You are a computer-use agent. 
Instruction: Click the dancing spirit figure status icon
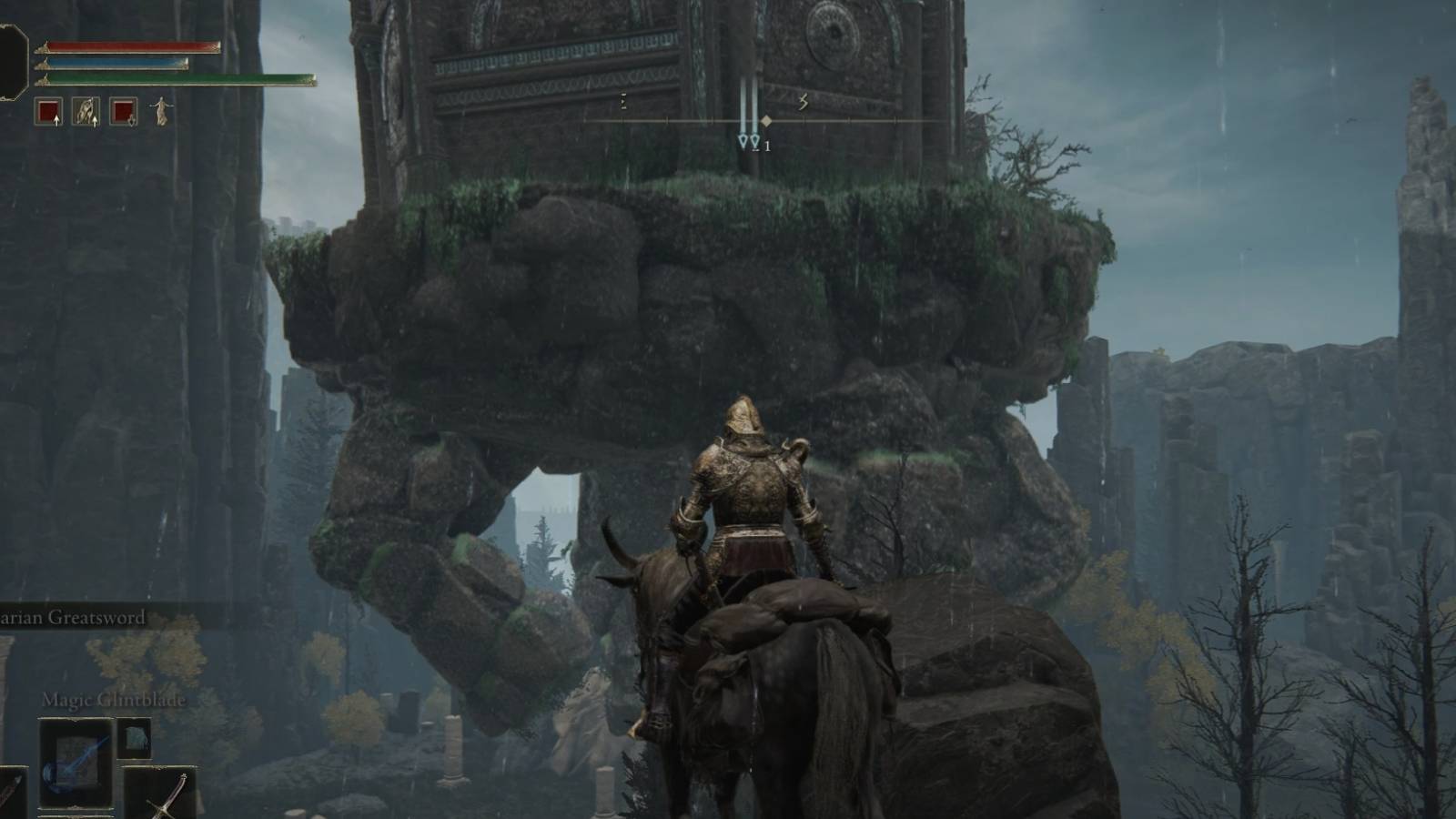[162, 111]
